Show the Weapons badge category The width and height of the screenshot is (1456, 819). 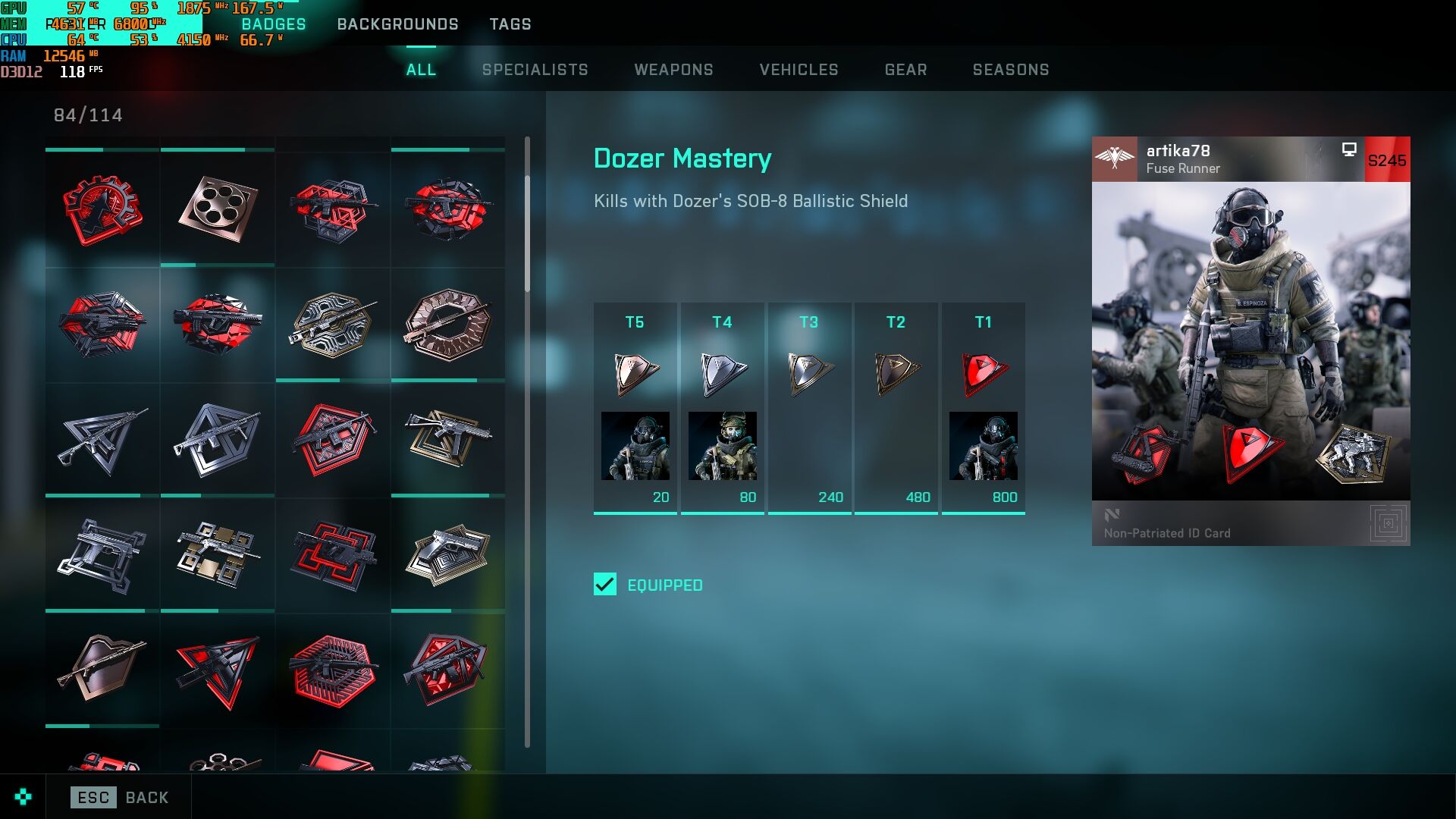[674, 70]
